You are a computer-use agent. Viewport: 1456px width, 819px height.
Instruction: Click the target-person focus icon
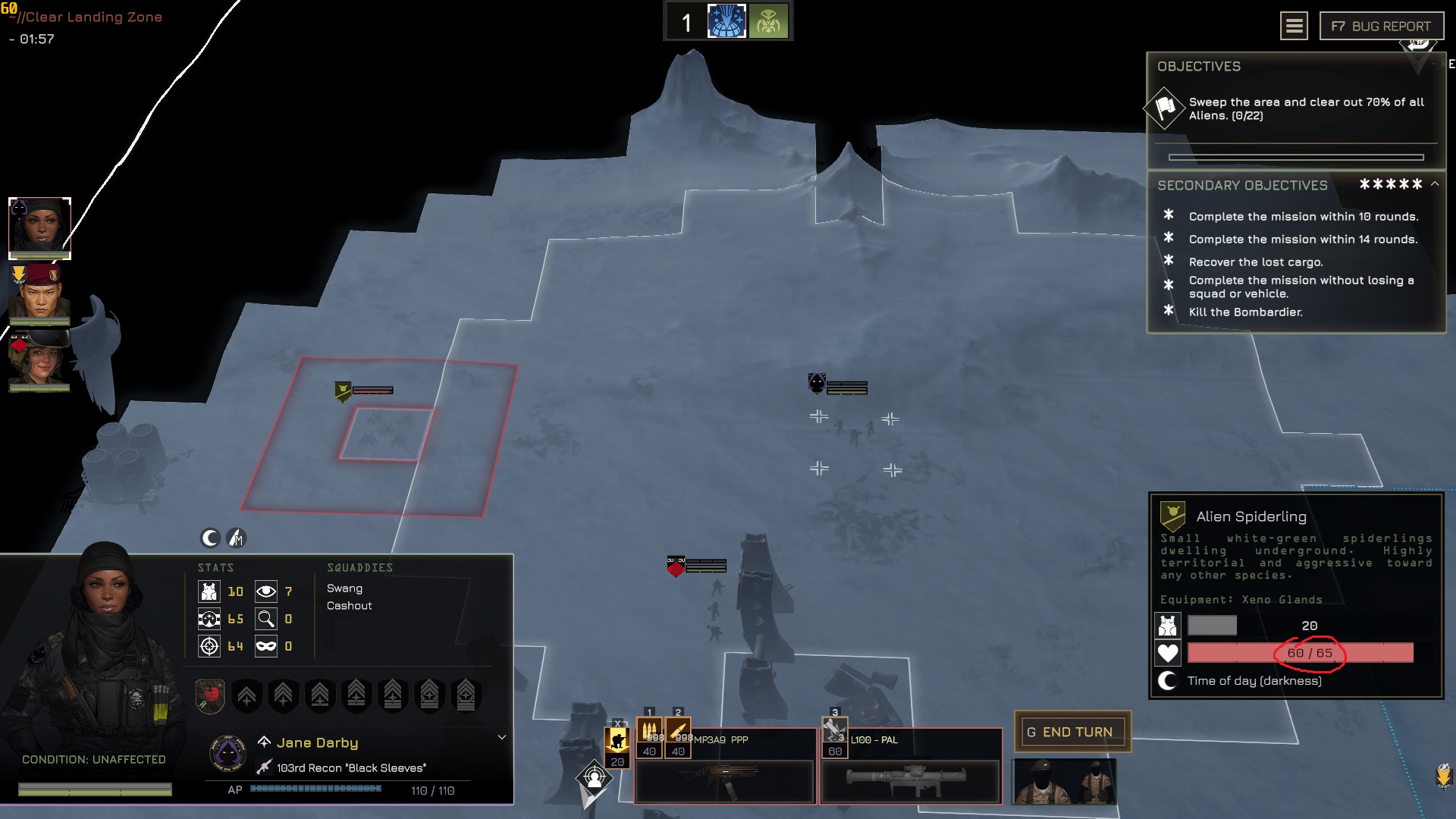594,777
